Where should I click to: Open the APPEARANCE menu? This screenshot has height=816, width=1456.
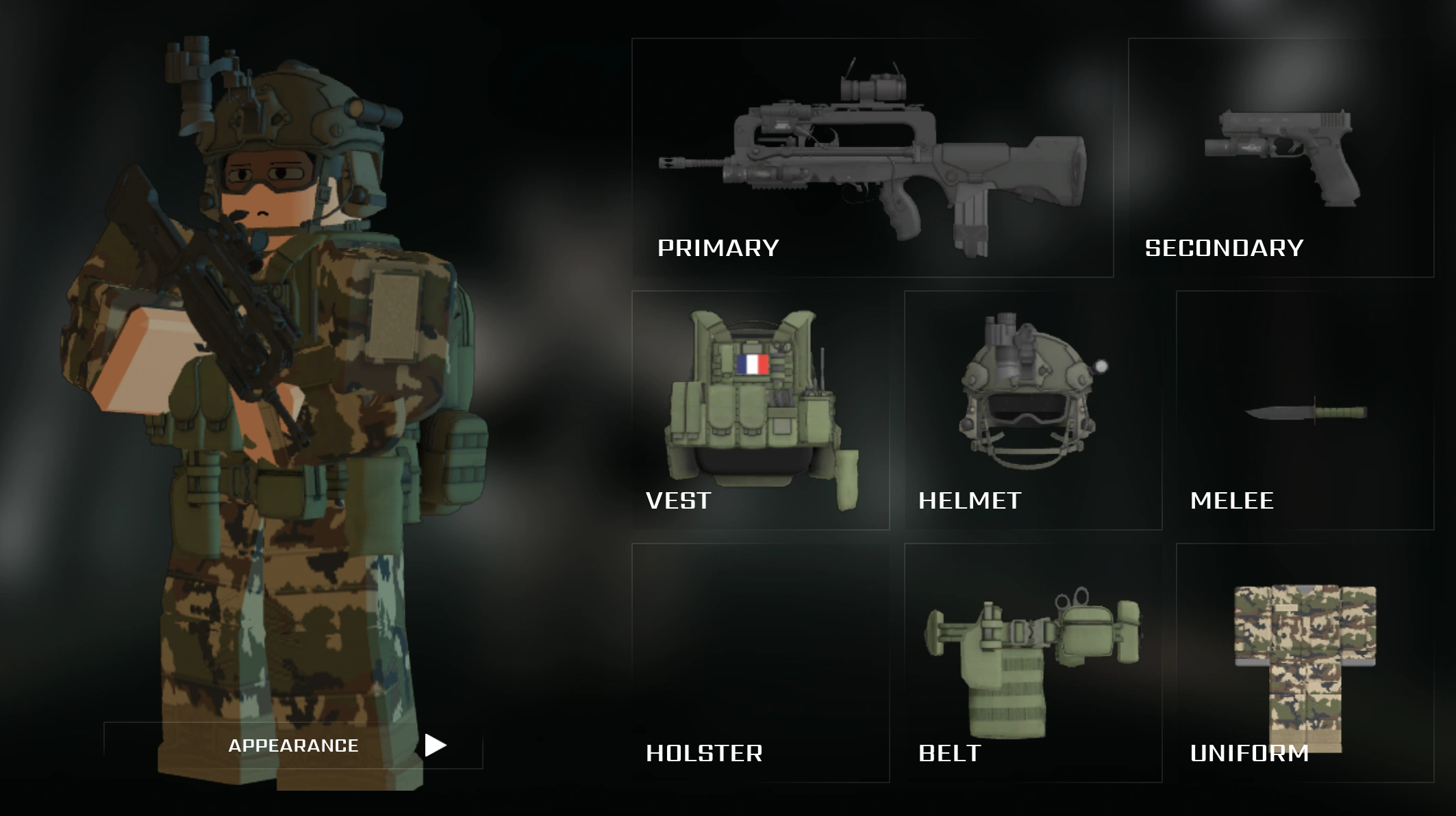(x=293, y=745)
